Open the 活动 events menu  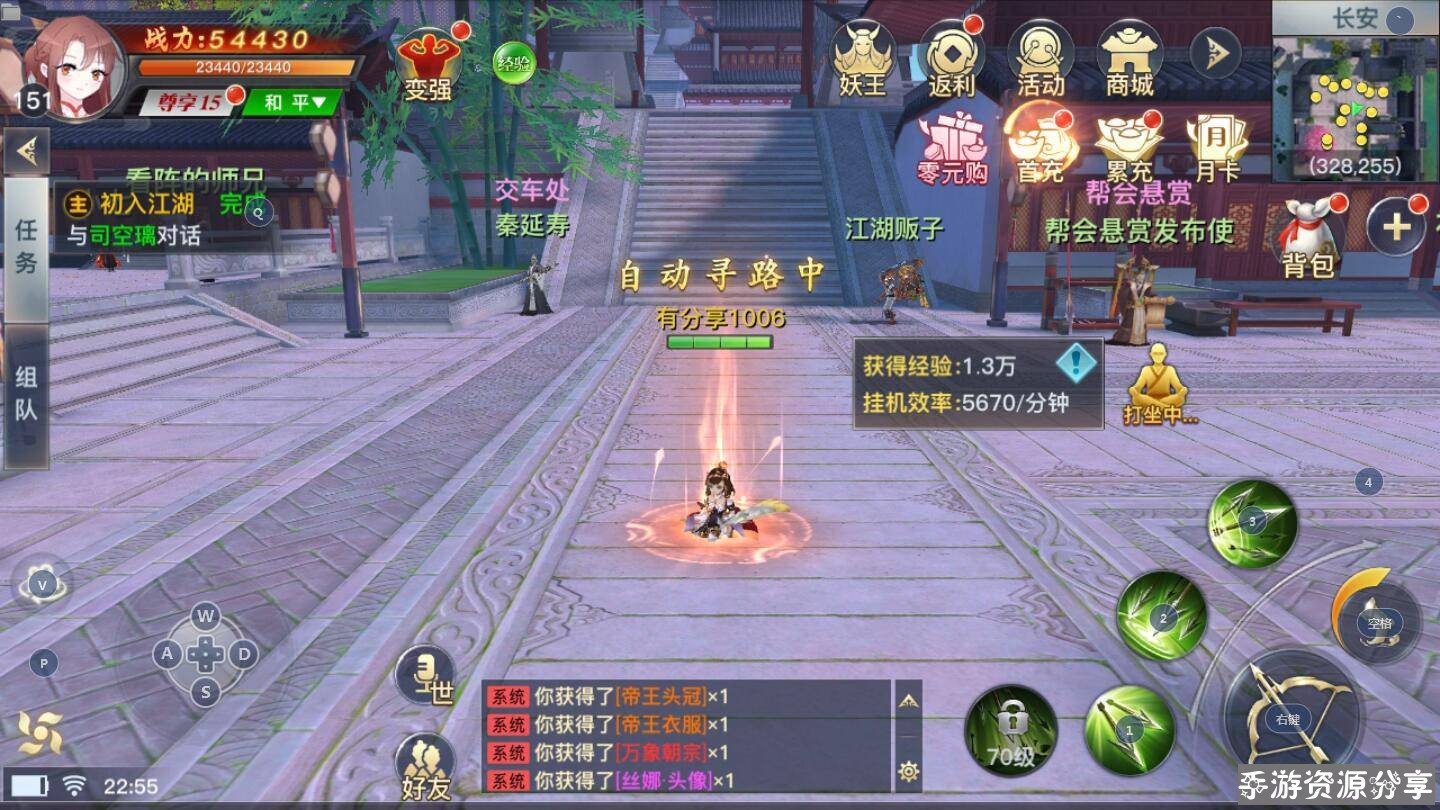point(1040,58)
